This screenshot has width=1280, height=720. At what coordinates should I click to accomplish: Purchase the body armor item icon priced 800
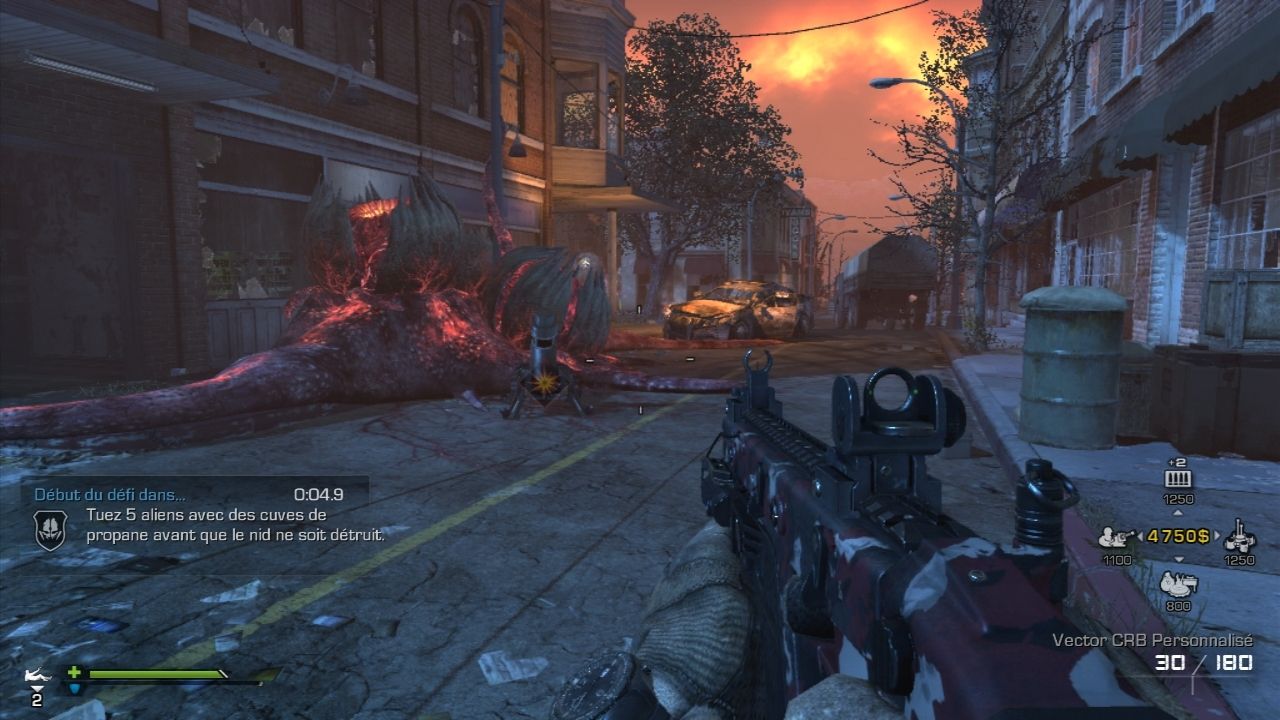click(x=1178, y=583)
